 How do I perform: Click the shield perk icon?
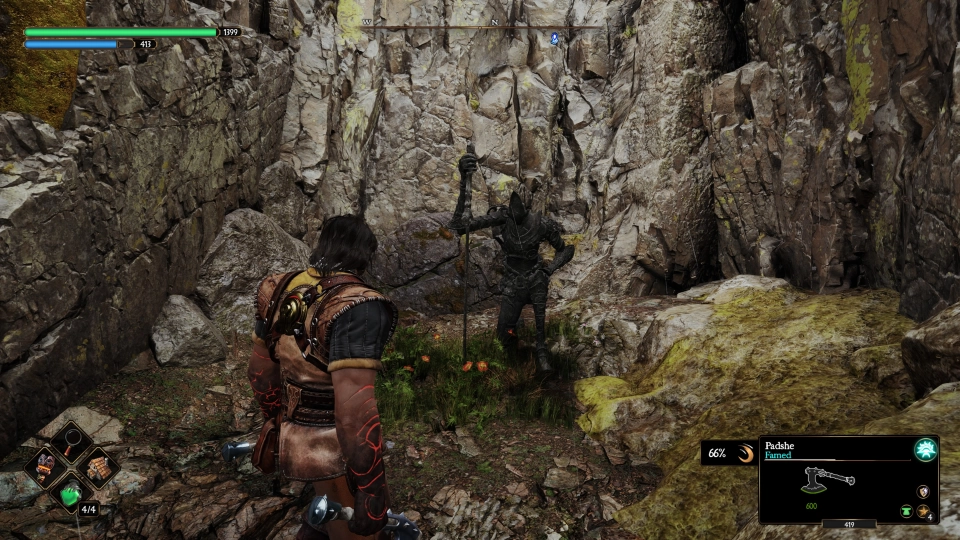[x=922, y=492]
